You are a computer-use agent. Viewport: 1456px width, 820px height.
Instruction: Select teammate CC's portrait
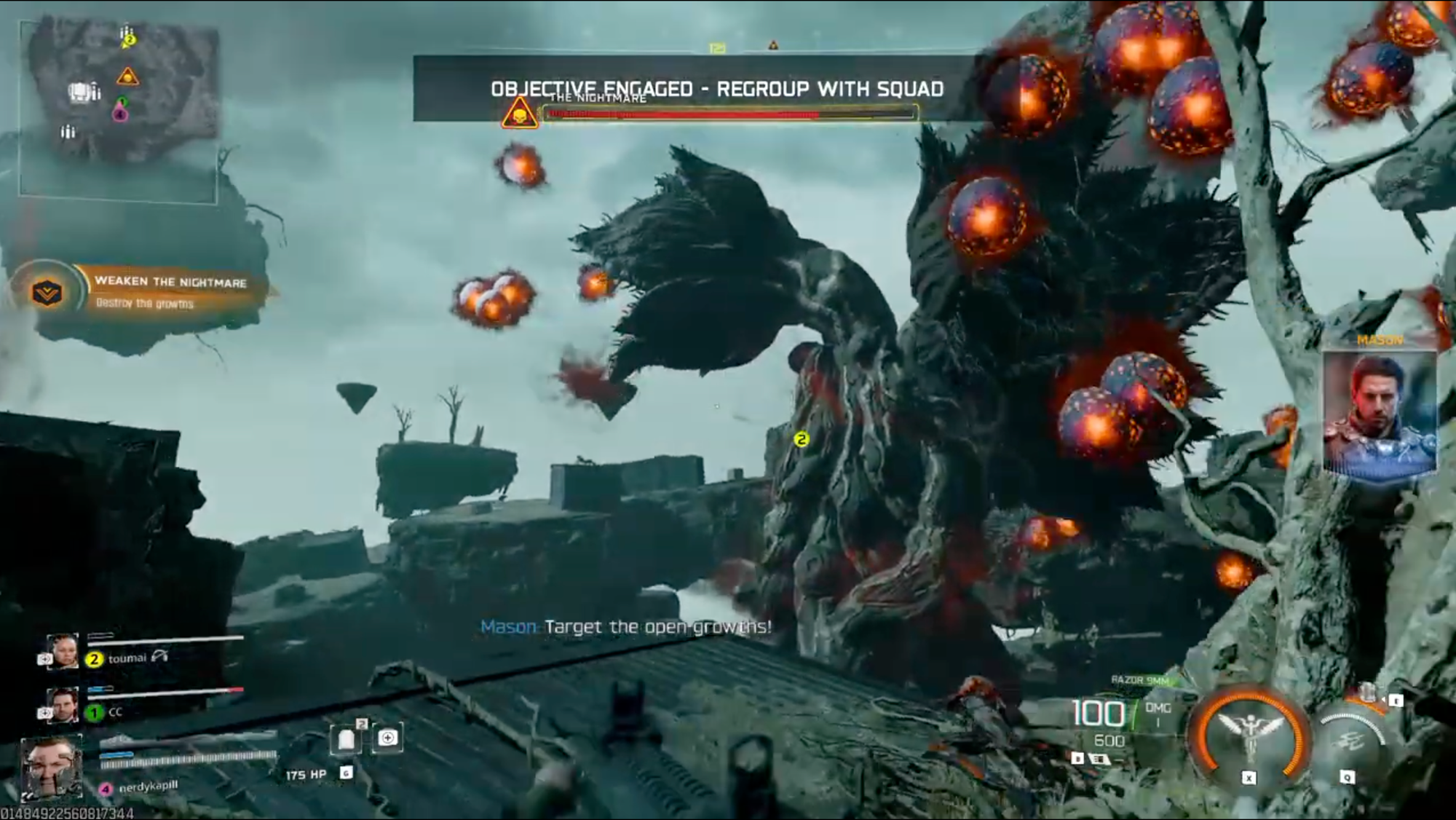(x=63, y=705)
